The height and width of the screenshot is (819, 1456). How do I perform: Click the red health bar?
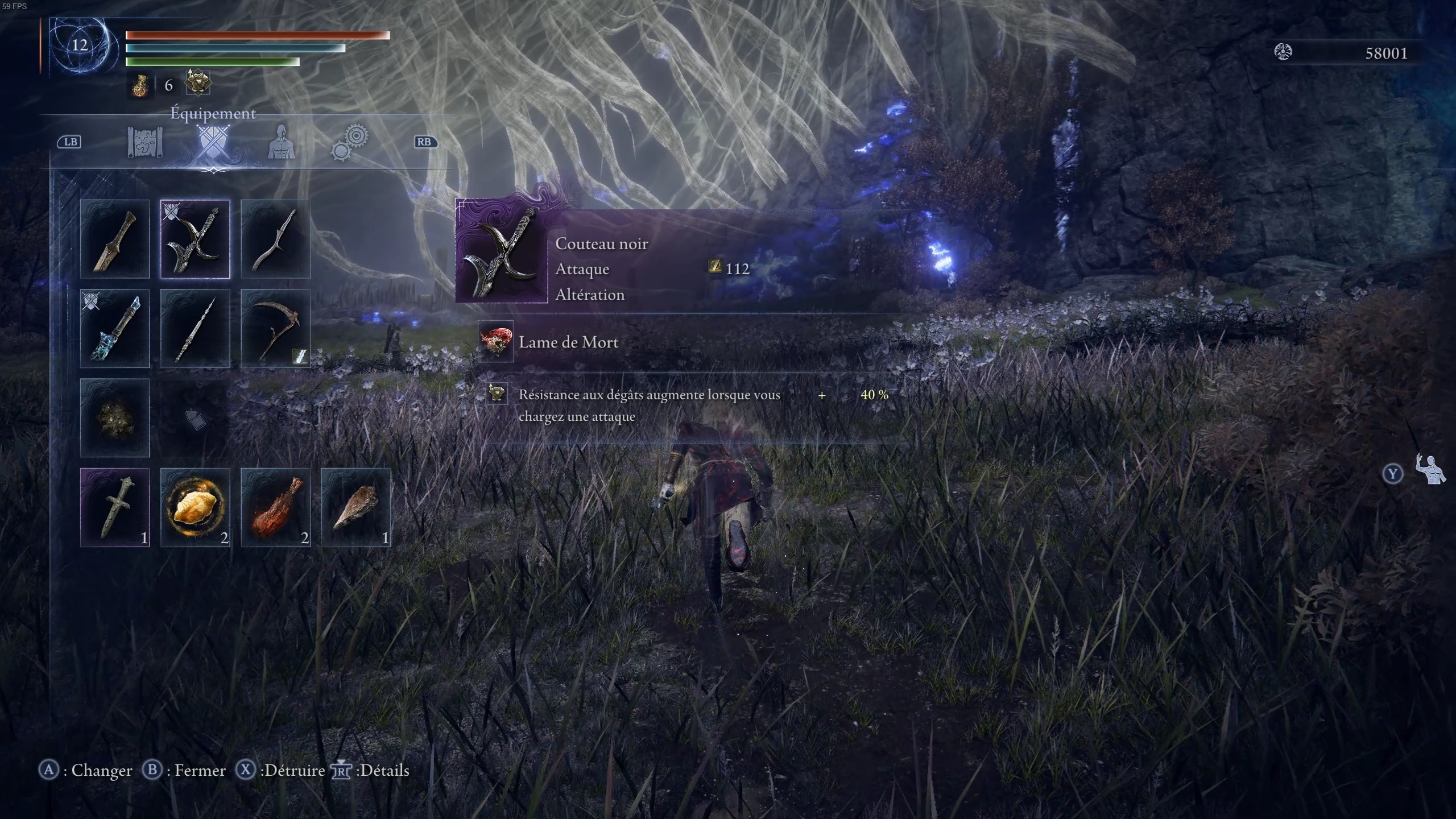pyautogui.click(x=256, y=35)
